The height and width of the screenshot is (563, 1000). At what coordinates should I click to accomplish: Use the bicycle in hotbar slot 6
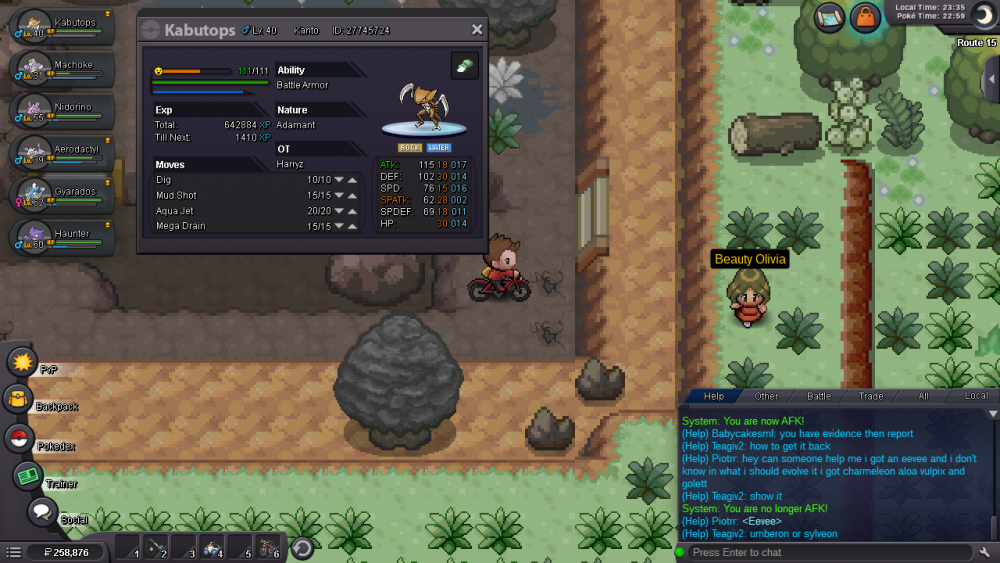[268, 548]
